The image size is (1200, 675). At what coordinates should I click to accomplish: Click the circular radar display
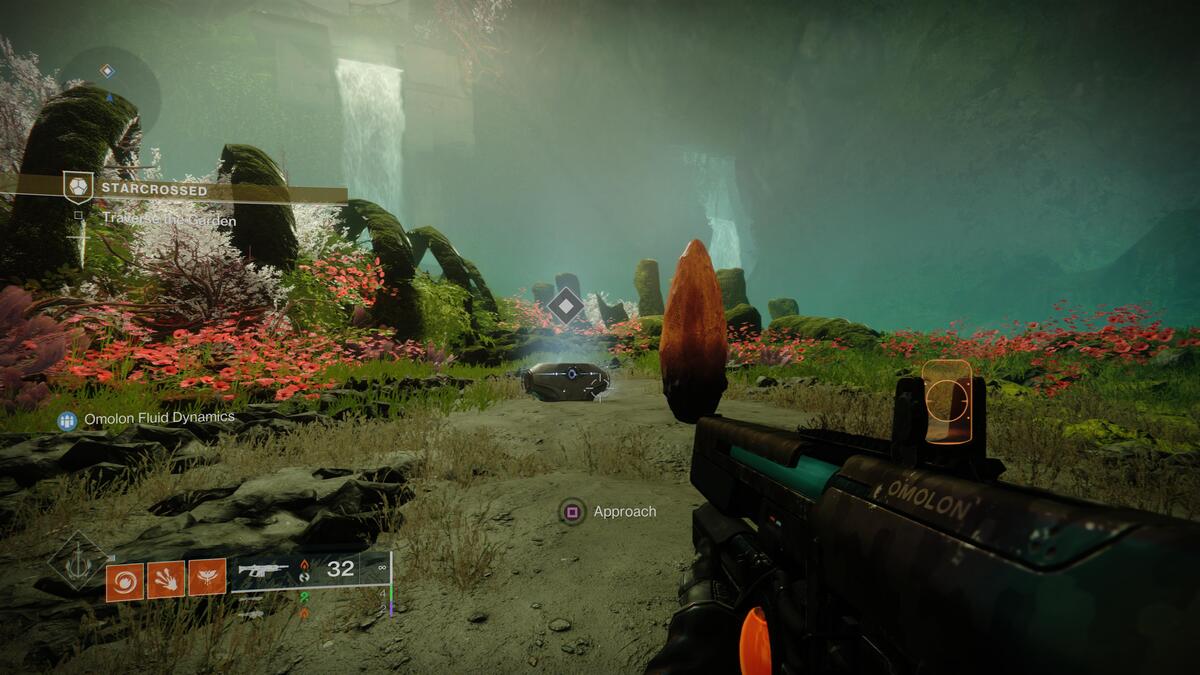110,92
